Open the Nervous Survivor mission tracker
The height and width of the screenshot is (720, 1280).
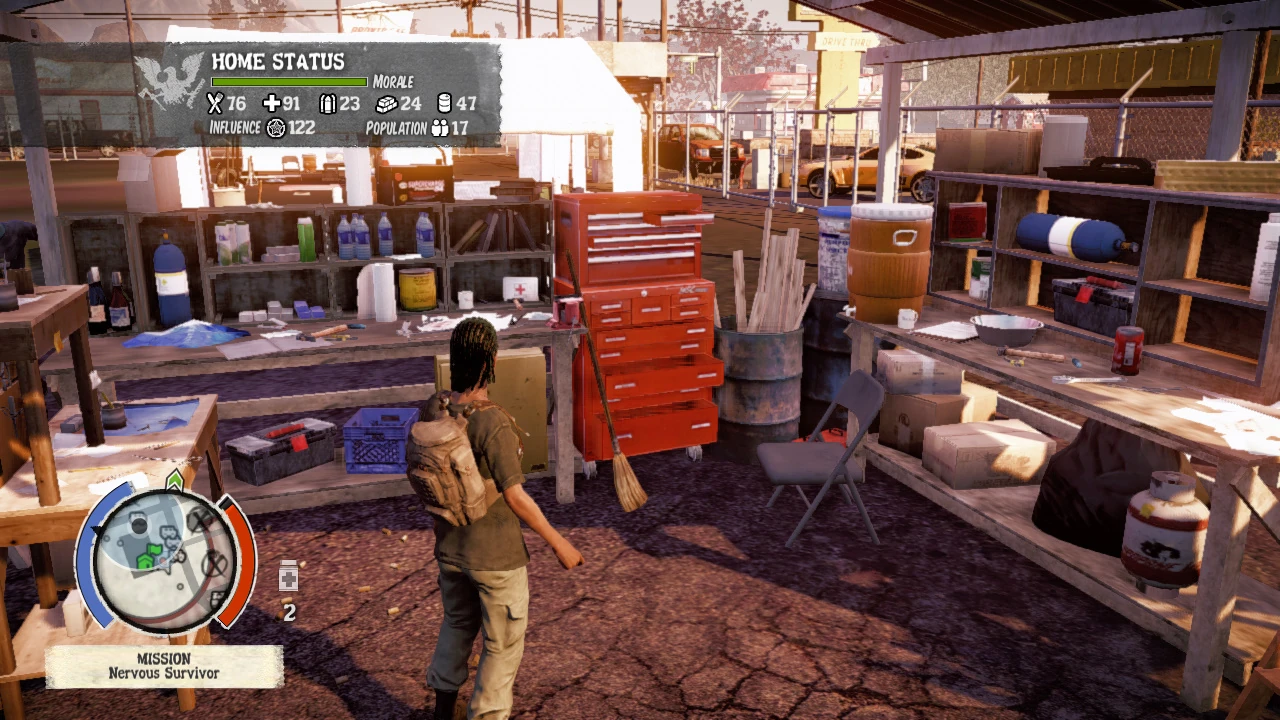pyautogui.click(x=164, y=667)
